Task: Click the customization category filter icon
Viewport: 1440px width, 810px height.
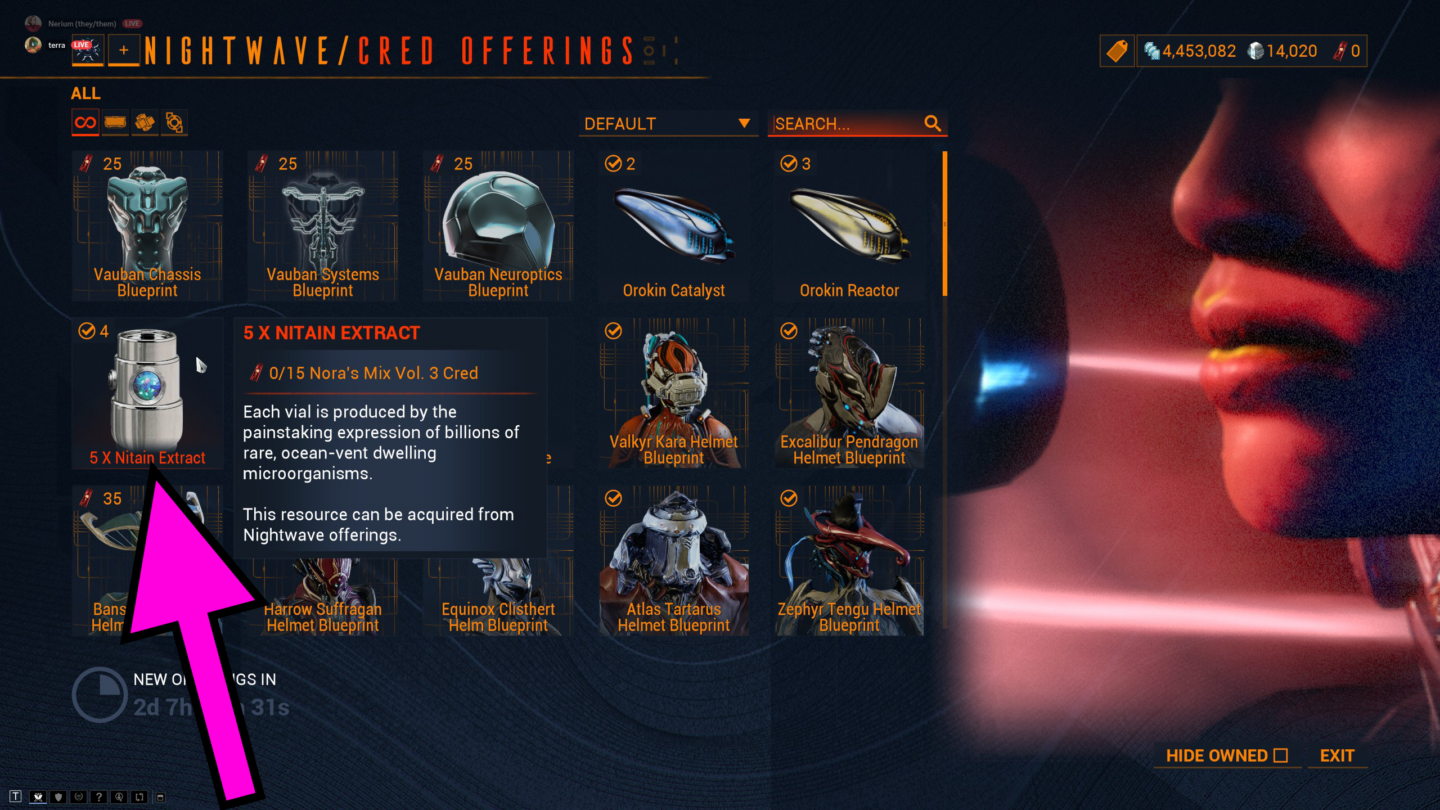Action: (173, 122)
